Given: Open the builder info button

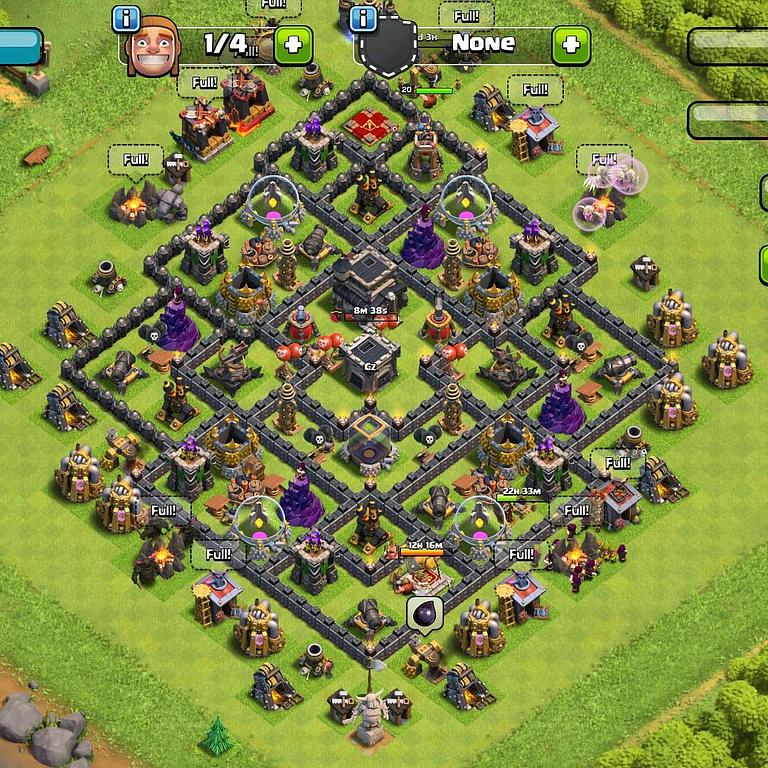Looking at the screenshot, I should pos(125,19).
